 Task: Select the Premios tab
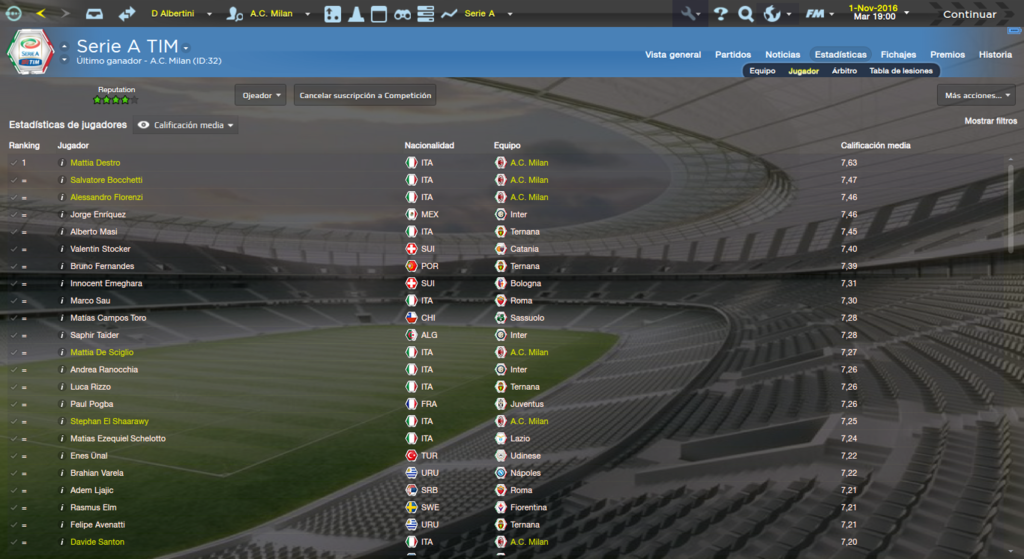(947, 55)
